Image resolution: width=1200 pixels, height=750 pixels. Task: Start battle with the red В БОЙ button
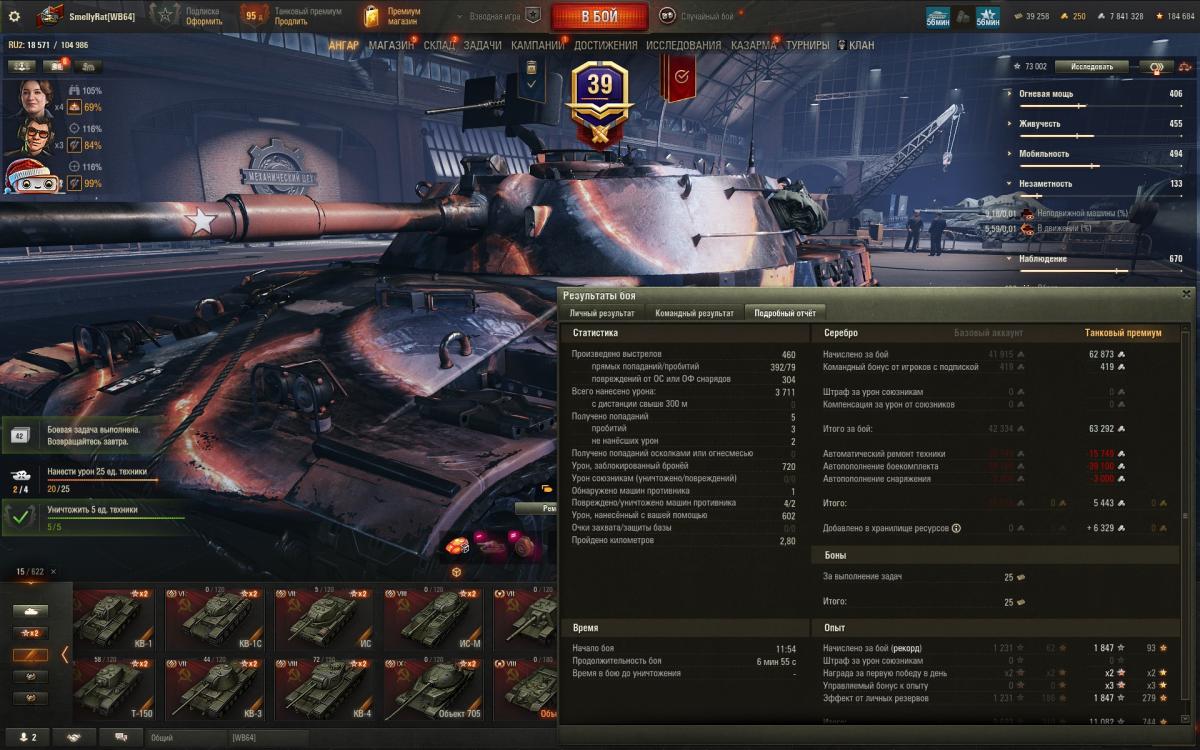[599, 16]
